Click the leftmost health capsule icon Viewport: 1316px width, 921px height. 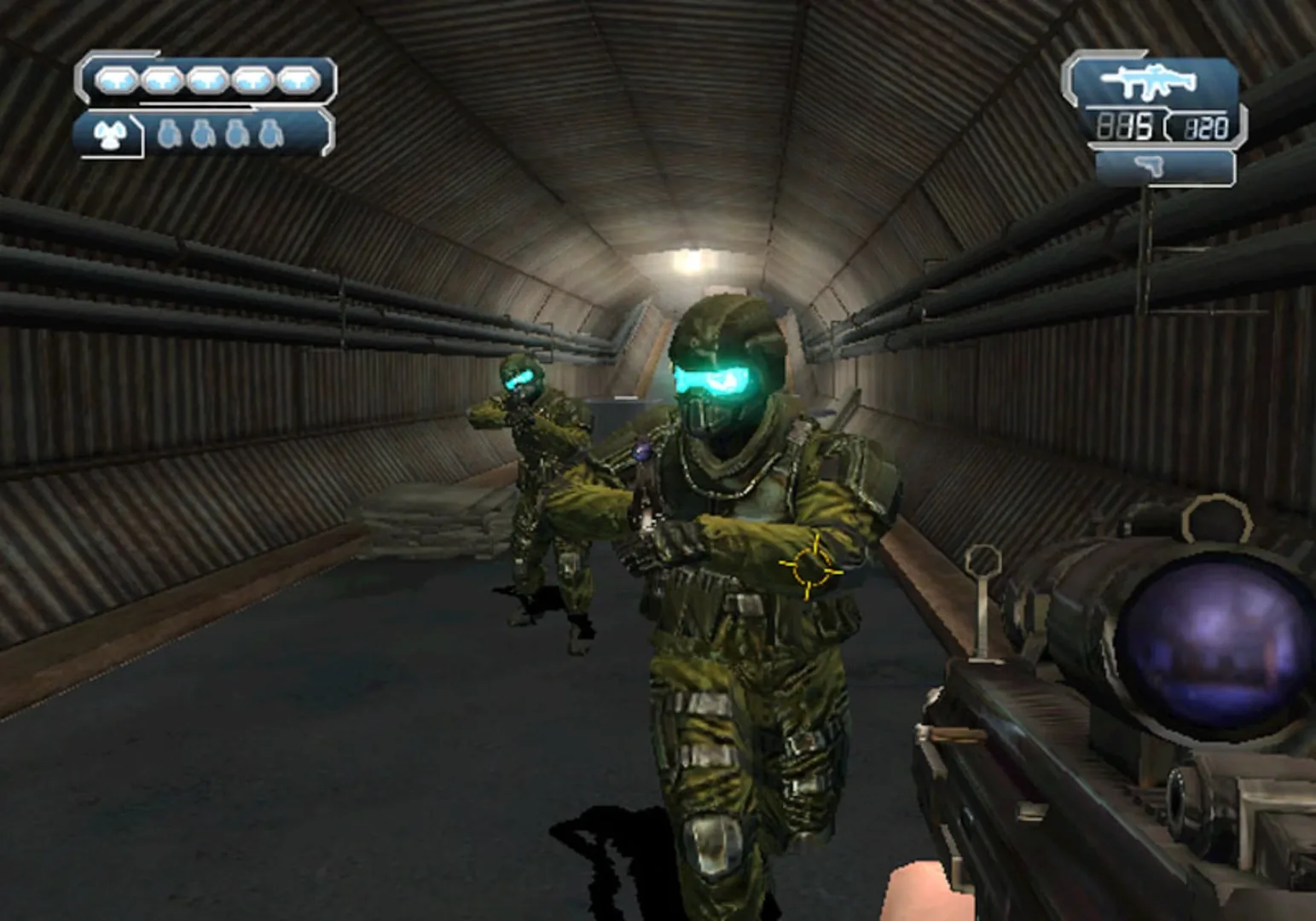[116, 78]
